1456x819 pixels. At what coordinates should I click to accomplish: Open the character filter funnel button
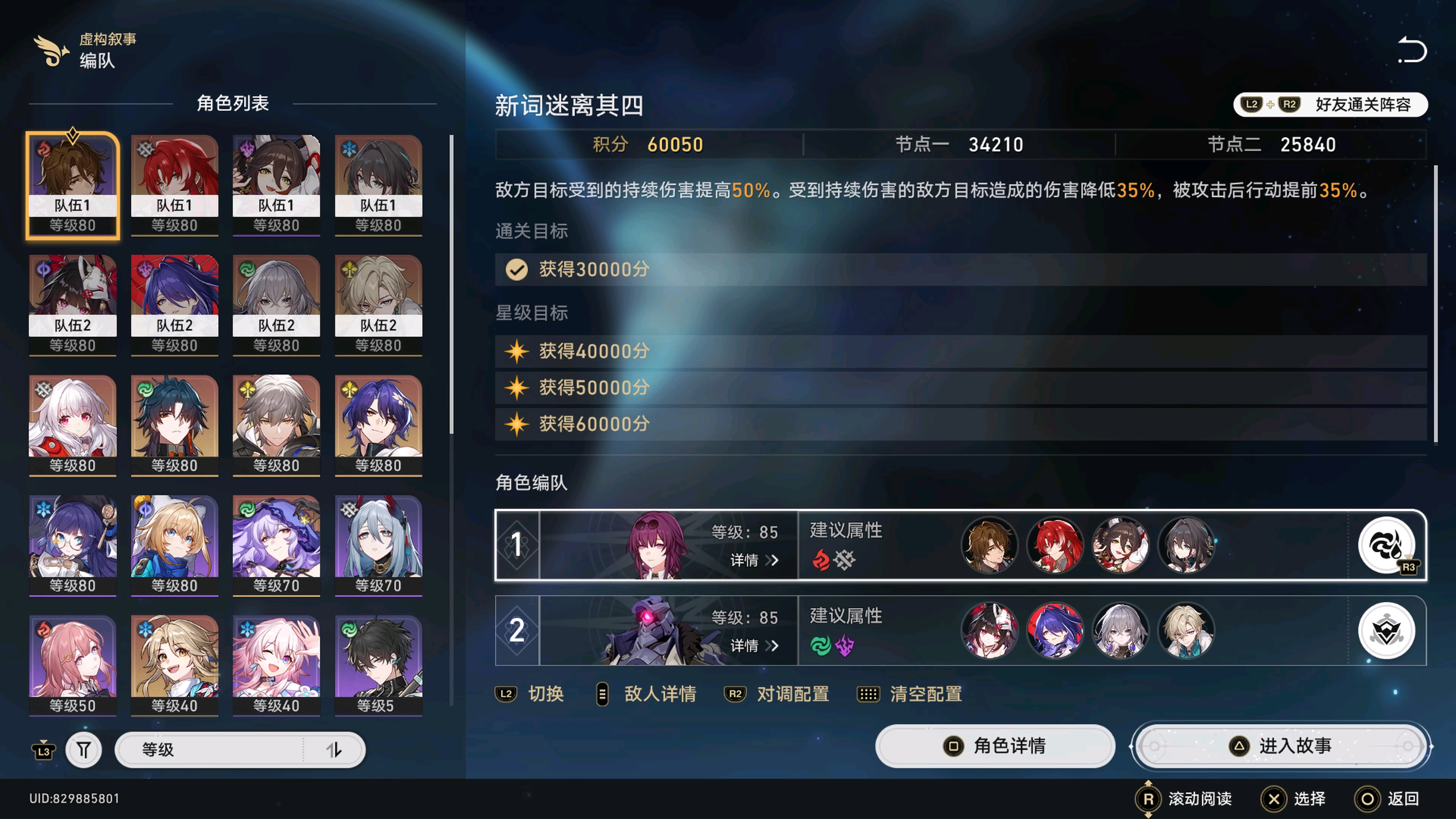(x=84, y=750)
